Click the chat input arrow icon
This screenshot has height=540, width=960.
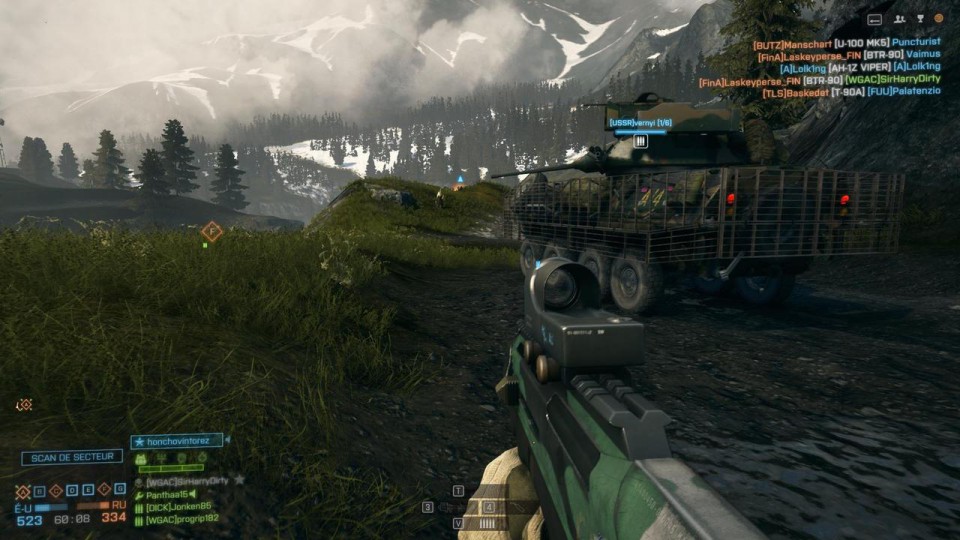coord(875,18)
